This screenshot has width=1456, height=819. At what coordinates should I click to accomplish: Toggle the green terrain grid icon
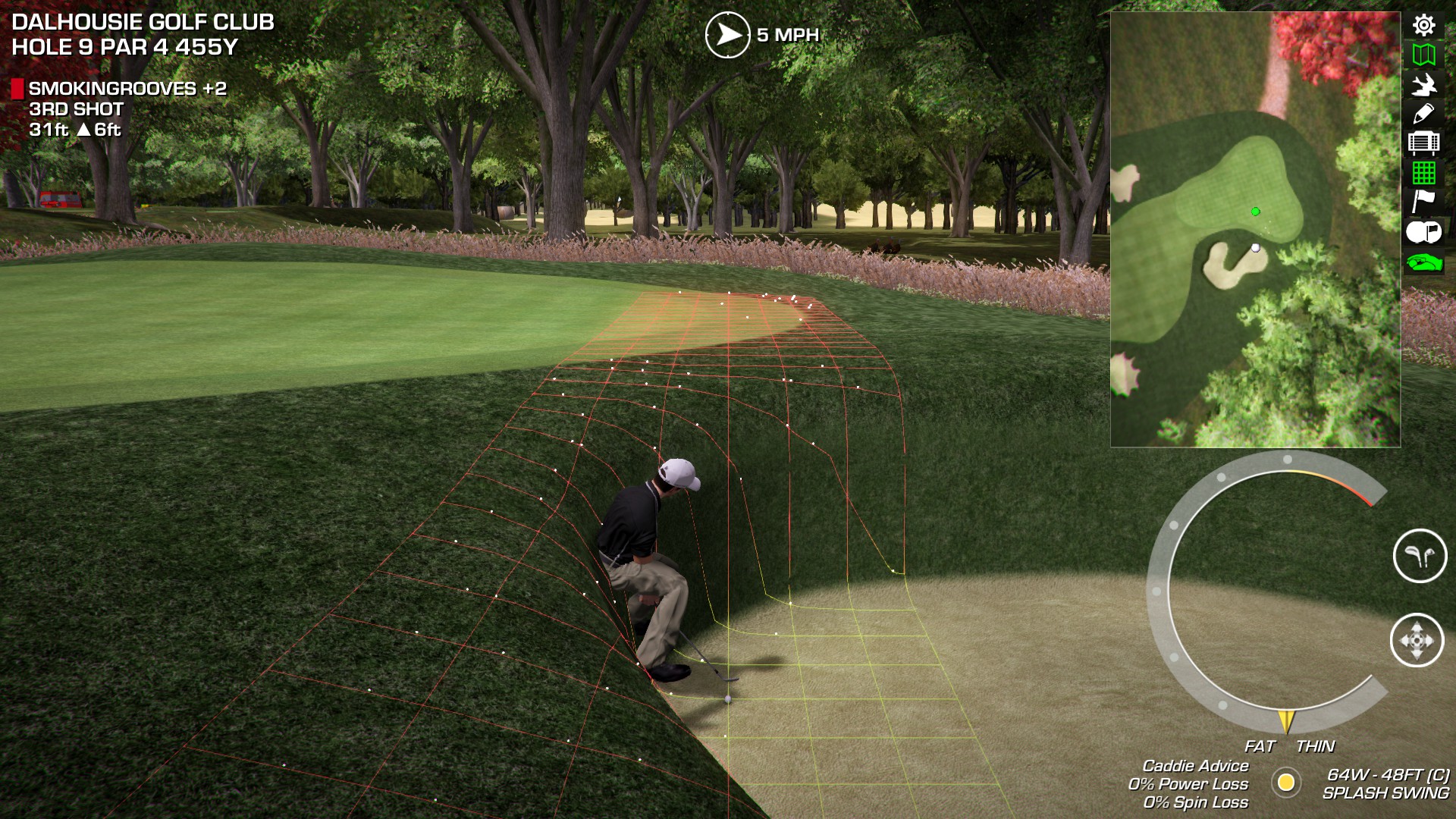click(x=1423, y=173)
